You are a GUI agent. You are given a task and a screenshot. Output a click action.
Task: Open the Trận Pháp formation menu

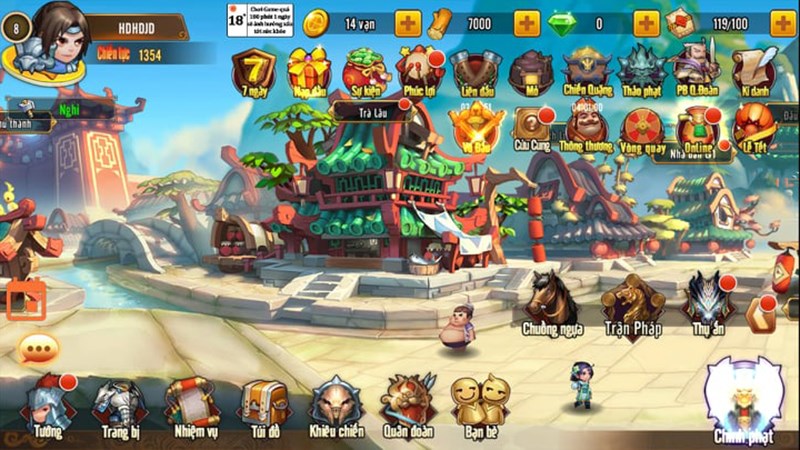634,300
